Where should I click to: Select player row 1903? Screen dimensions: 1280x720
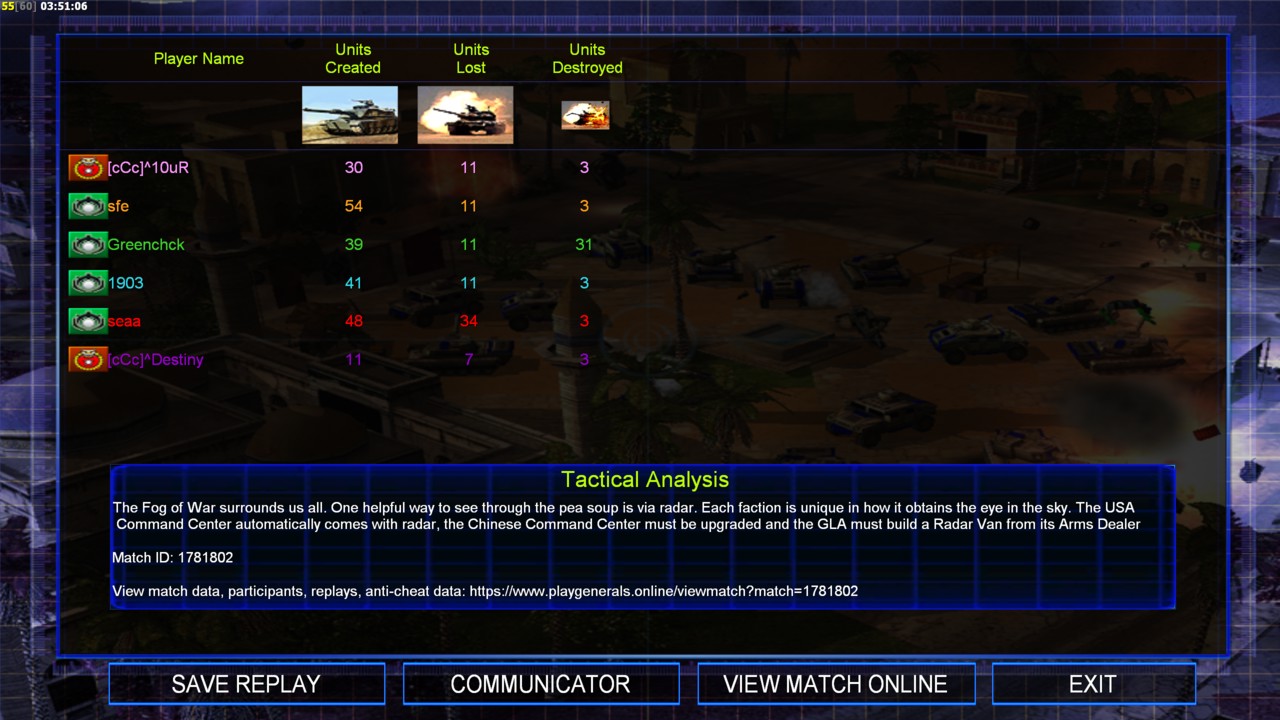click(126, 283)
